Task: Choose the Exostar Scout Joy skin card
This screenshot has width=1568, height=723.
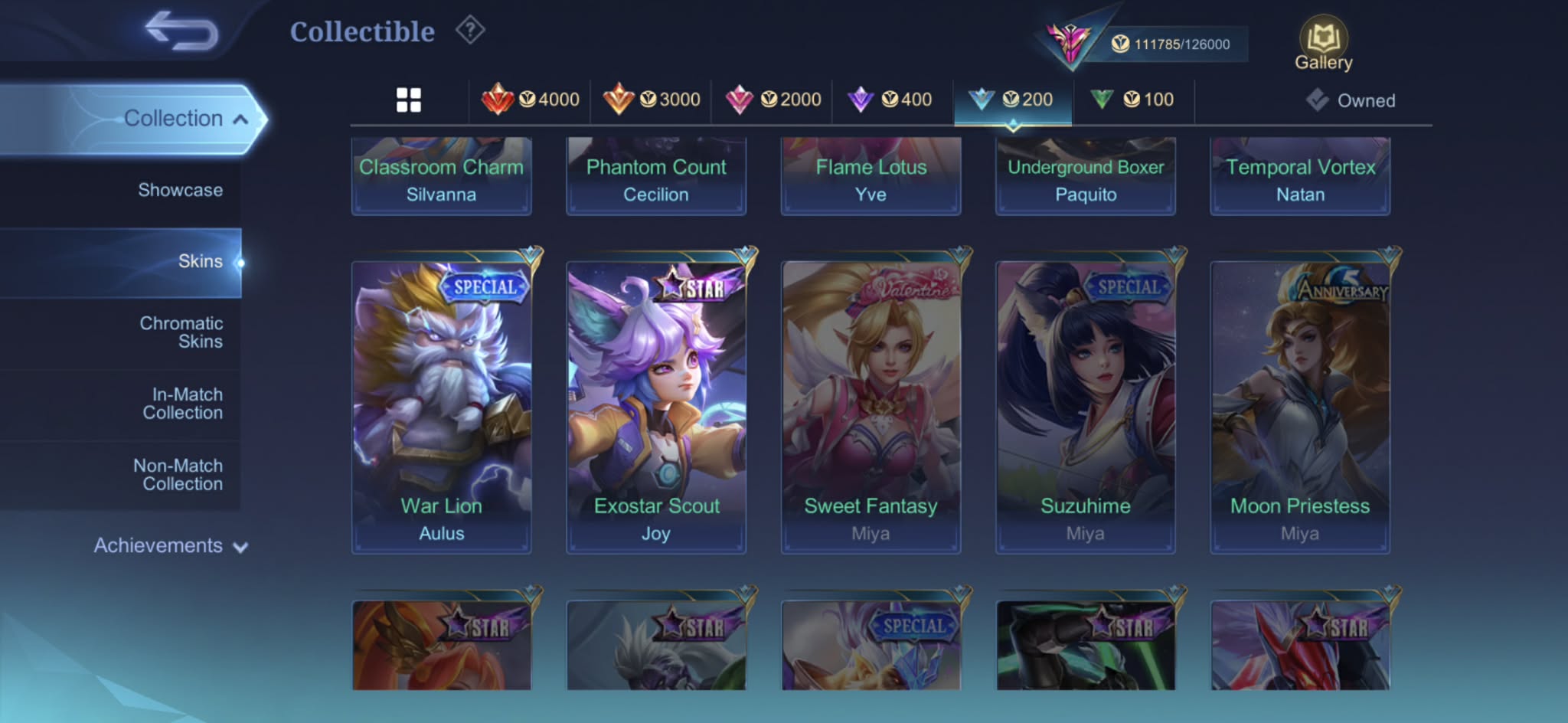Action: tap(656, 407)
